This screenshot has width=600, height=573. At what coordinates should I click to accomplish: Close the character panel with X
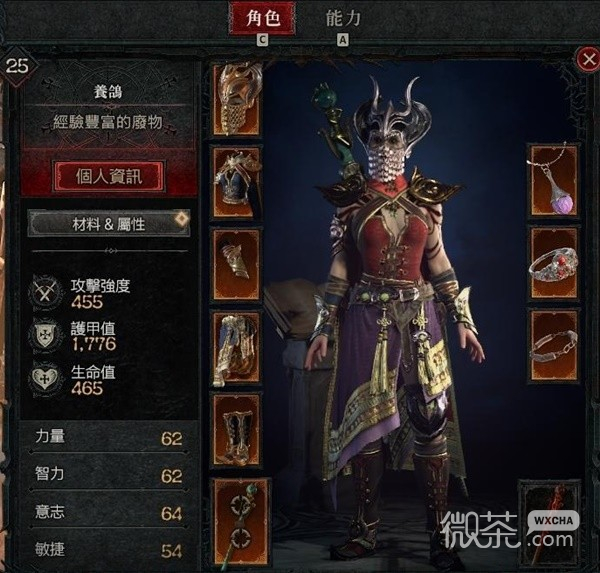coord(587,59)
